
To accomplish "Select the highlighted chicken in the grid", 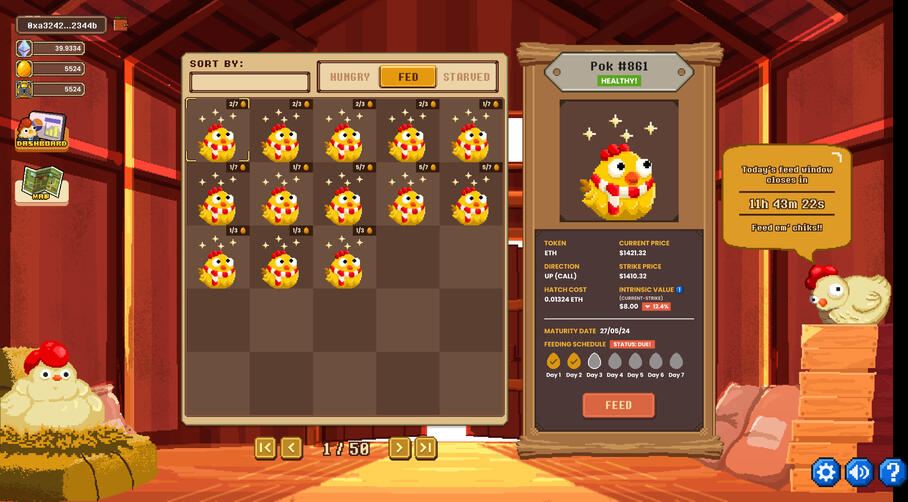I will (x=218, y=131).
